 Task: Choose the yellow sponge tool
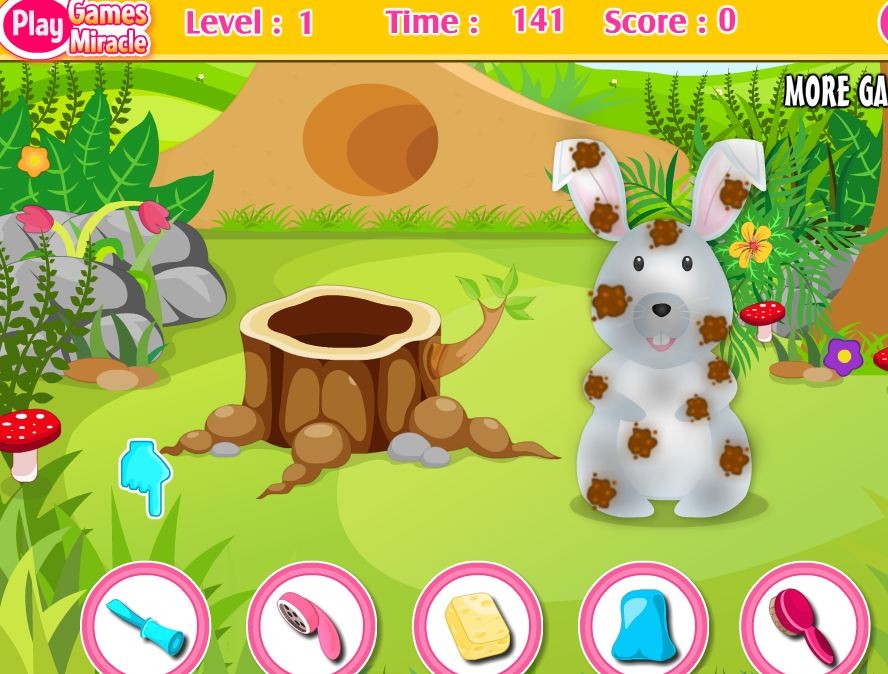pyautogui.click(x=477, y=624)
